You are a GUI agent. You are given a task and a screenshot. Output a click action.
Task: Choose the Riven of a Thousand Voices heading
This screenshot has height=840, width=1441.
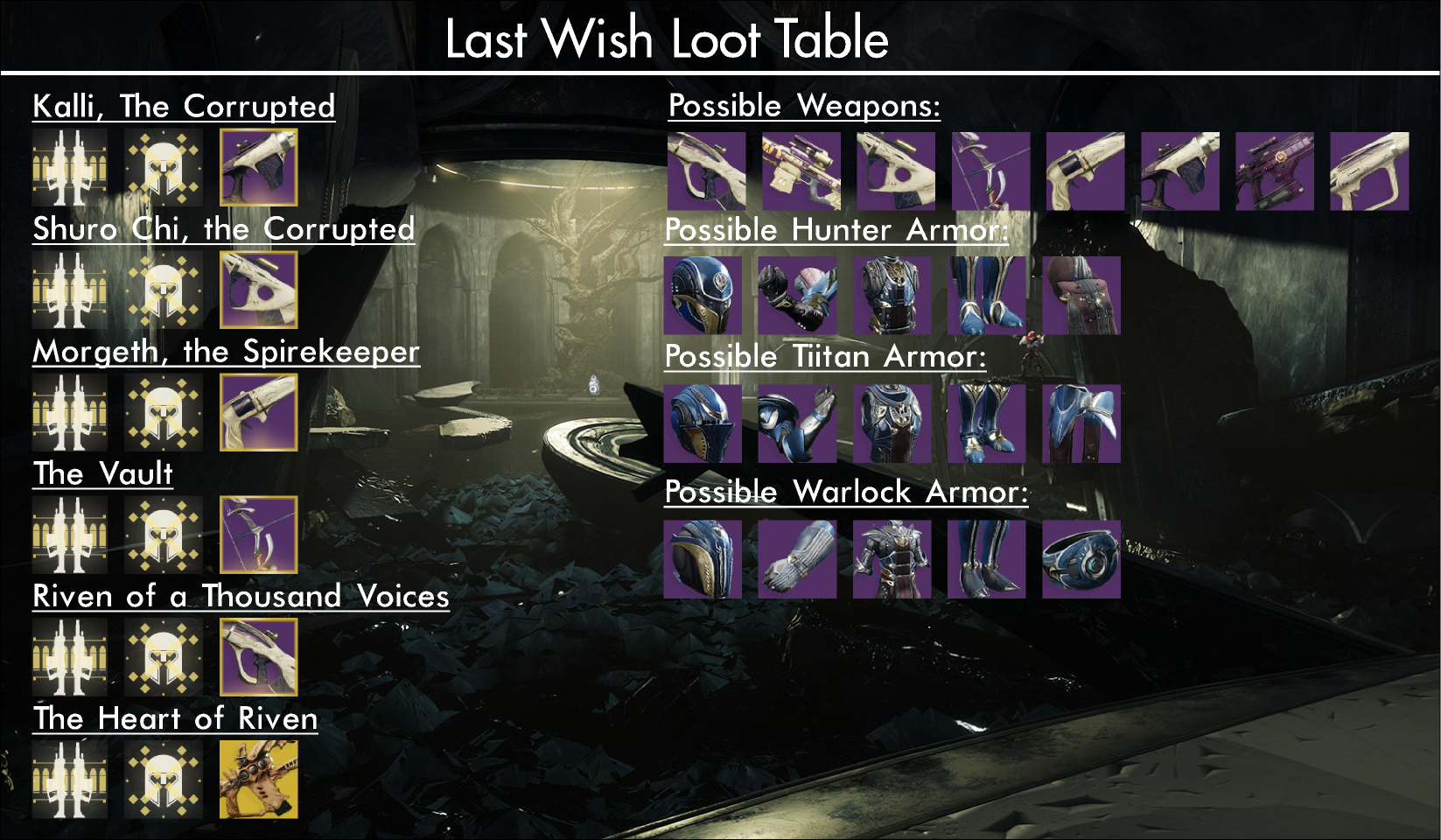coord(241,596)
